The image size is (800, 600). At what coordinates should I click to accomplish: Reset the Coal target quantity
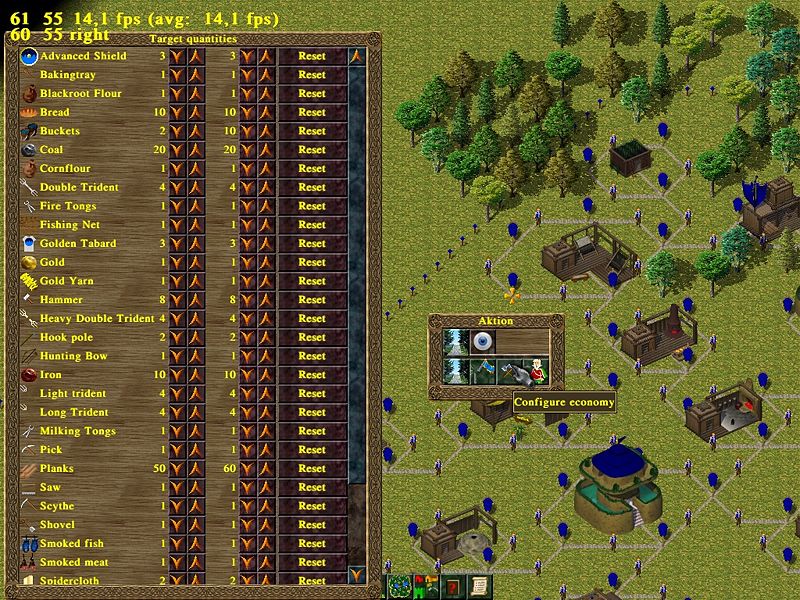coord(311,150)
